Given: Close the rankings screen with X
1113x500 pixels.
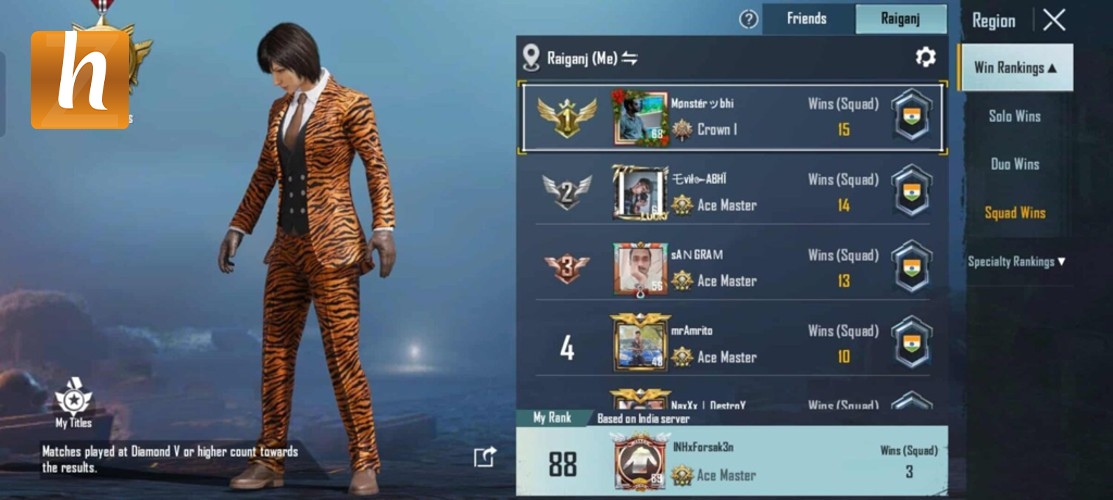Looking at the screenshot, I should click(x=1054, y=20).
